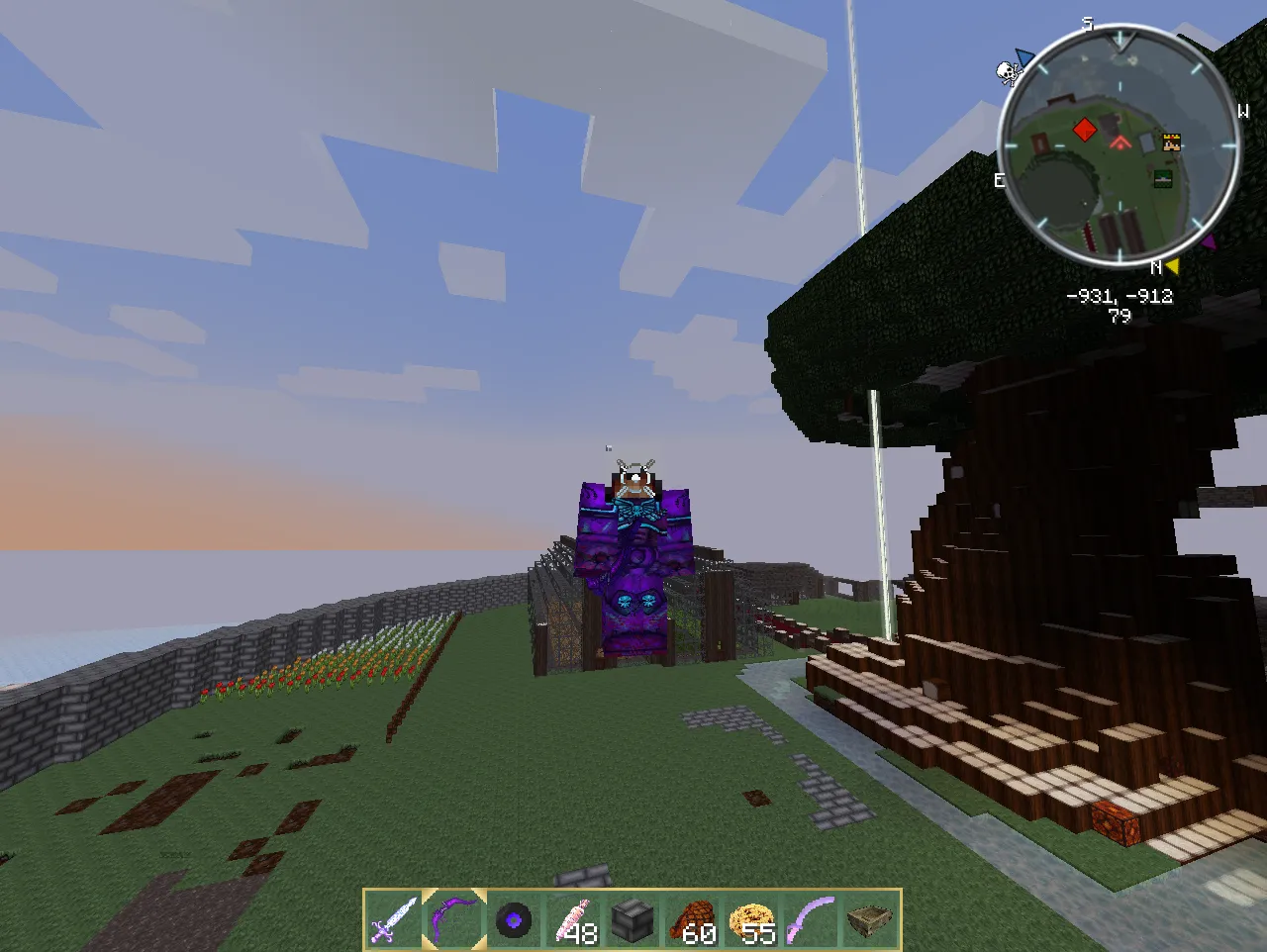1267x952 pixels.
Task: Select the diamond sword in hotbar slot one
Action: 390,921
